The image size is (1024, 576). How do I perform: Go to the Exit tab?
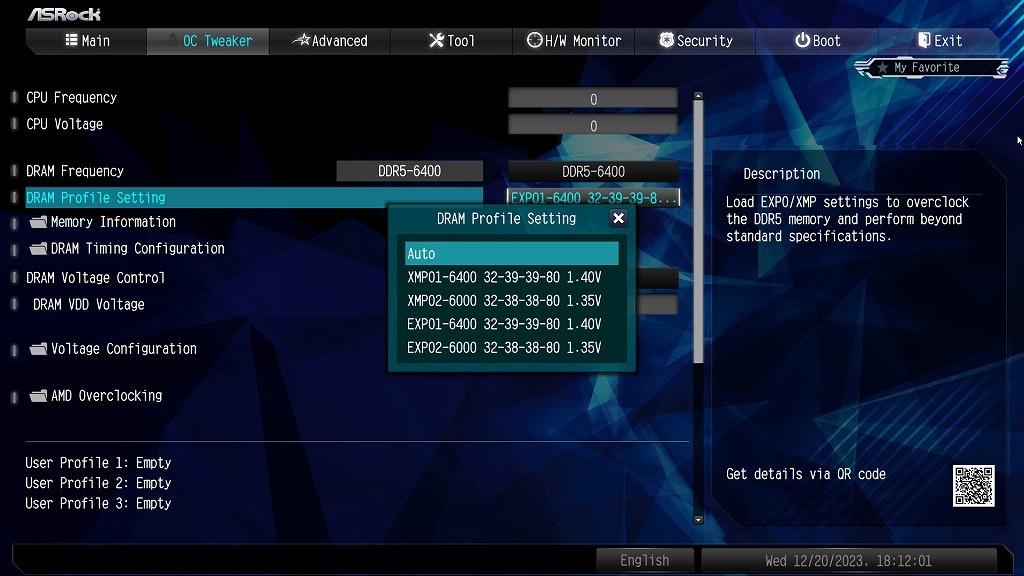pos(939,41)
